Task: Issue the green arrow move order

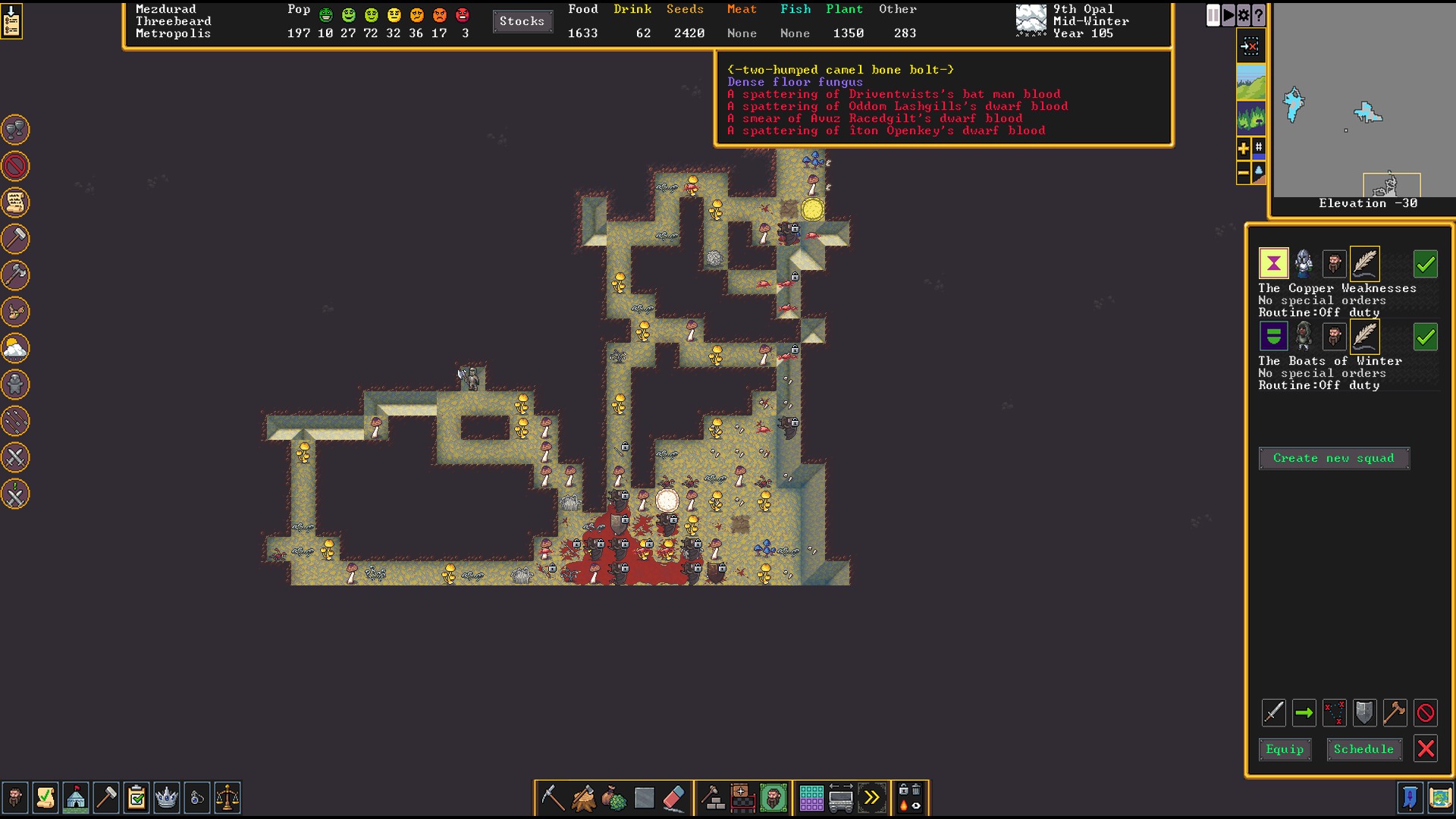Action: pos(1304,713)
